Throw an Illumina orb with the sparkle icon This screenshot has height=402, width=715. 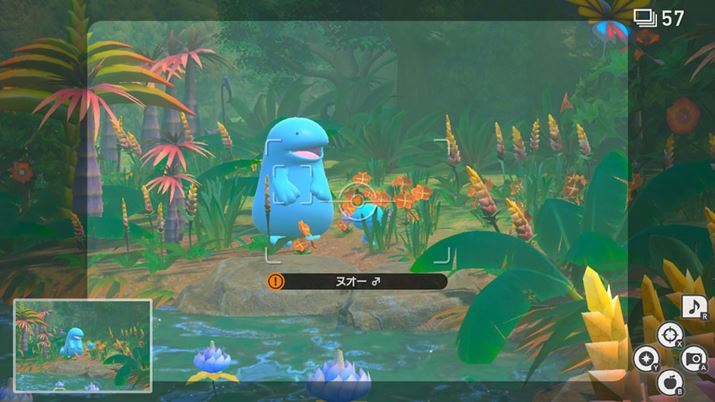click(646, 356)
